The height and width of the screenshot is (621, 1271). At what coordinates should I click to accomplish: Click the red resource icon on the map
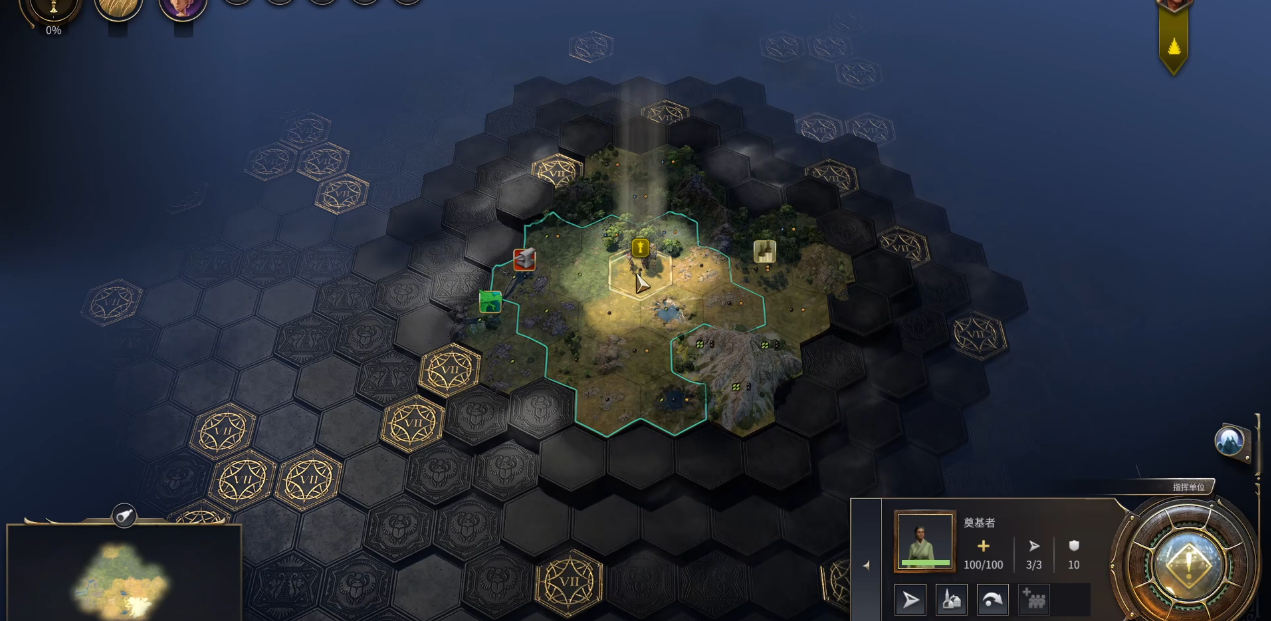coord(524,260)
